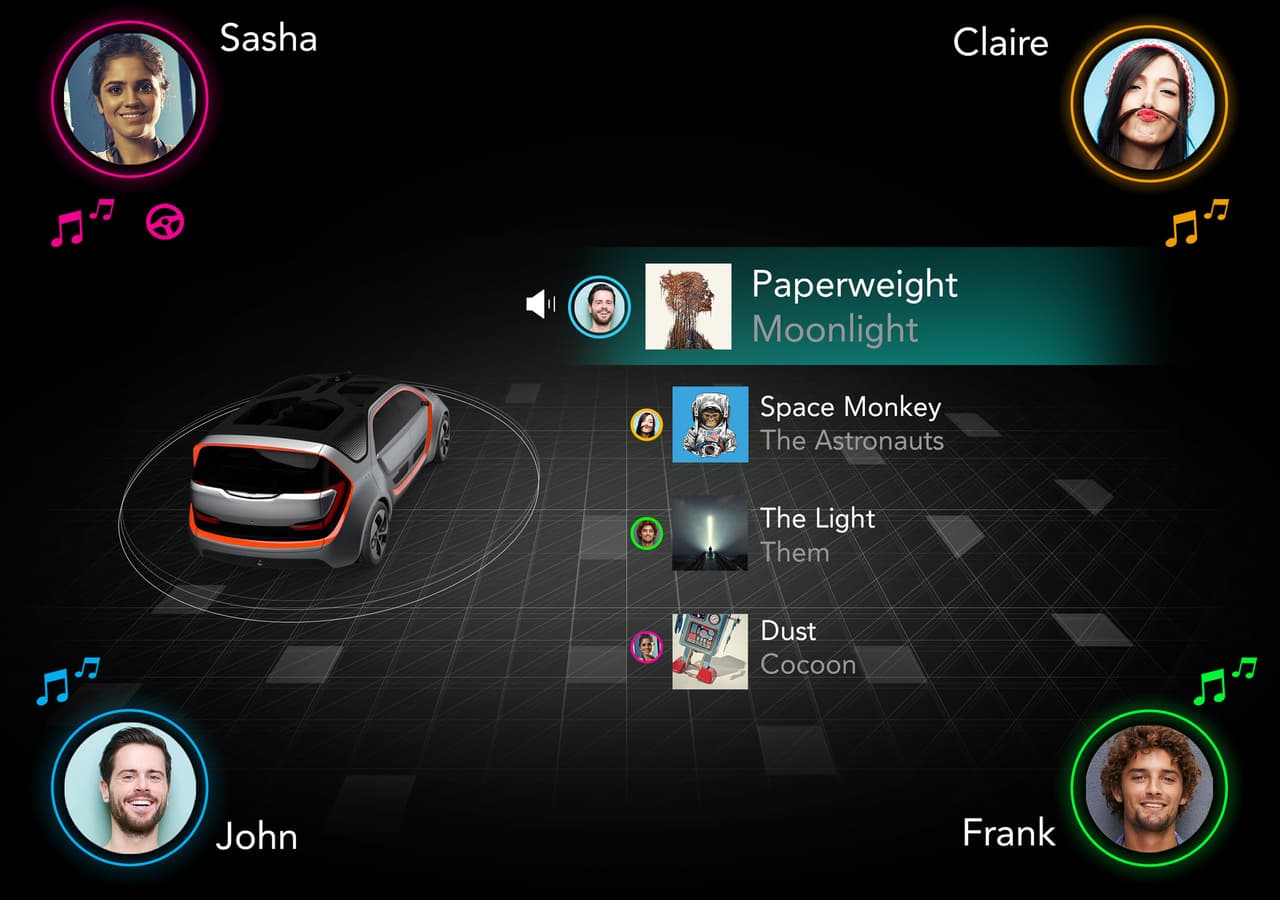Image resolution: width=1280 pixels, height=900 pixels.
Task: Tap John's blue music notes icon
Action: pos(68,681)
